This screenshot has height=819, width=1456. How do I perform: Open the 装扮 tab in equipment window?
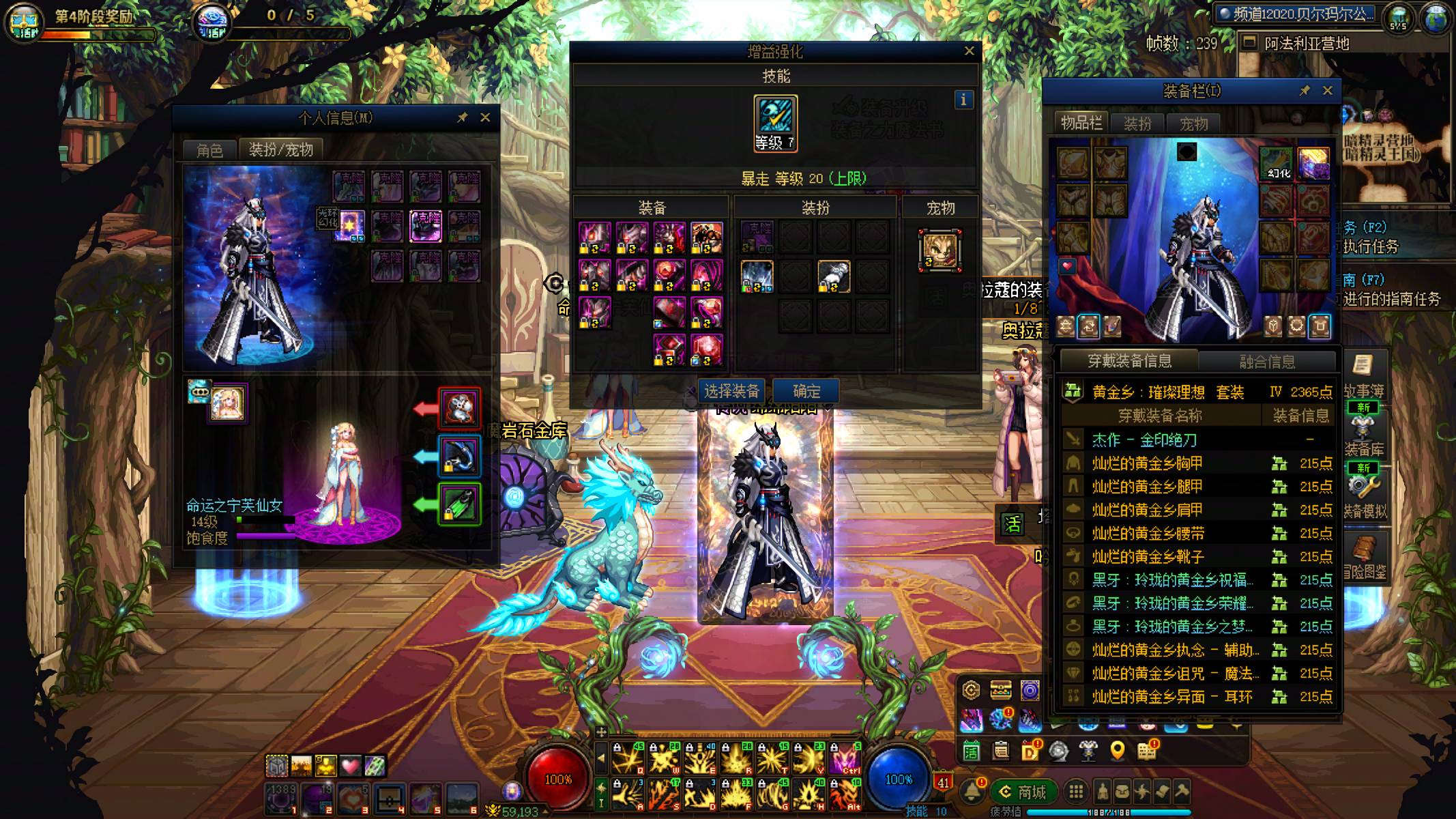pos(1137,124)
